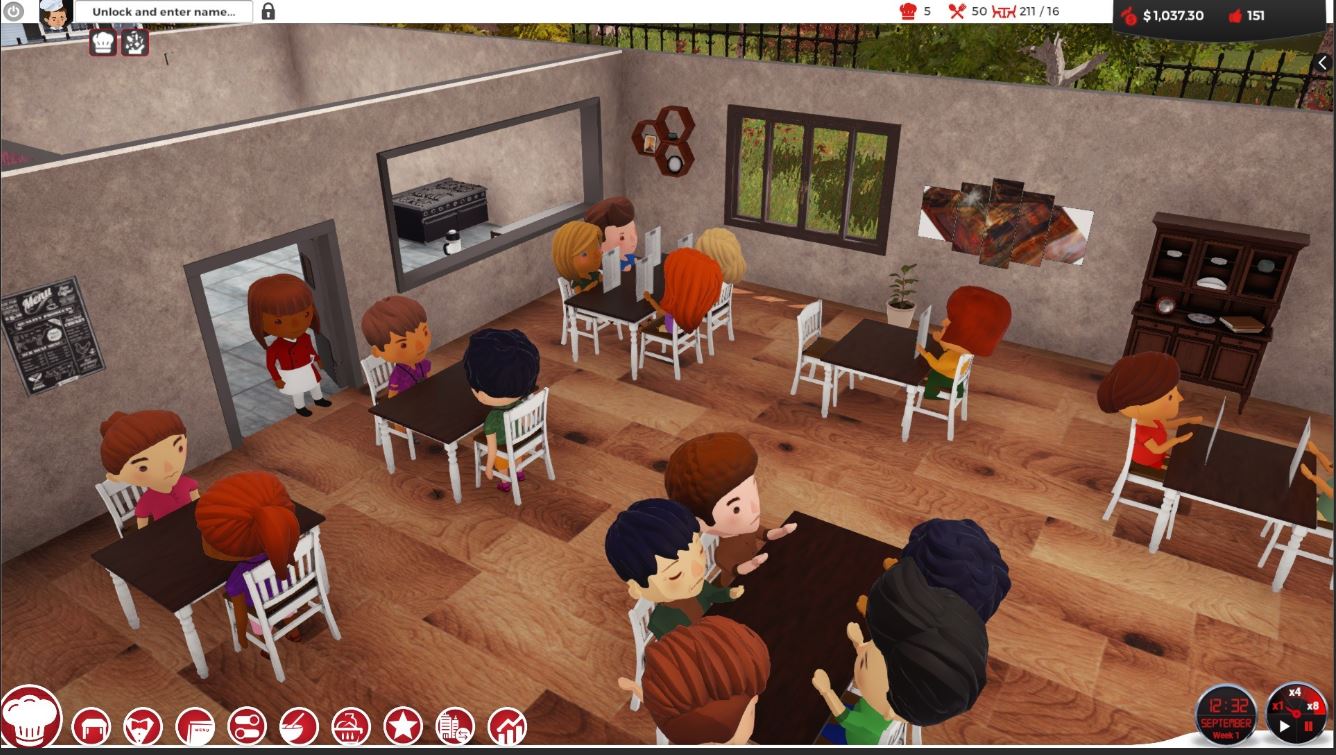The height and width of the screenshot is (755, 1336).
Task: Open the small chef hat icon under portrait
Action: [x=103, y=42]
